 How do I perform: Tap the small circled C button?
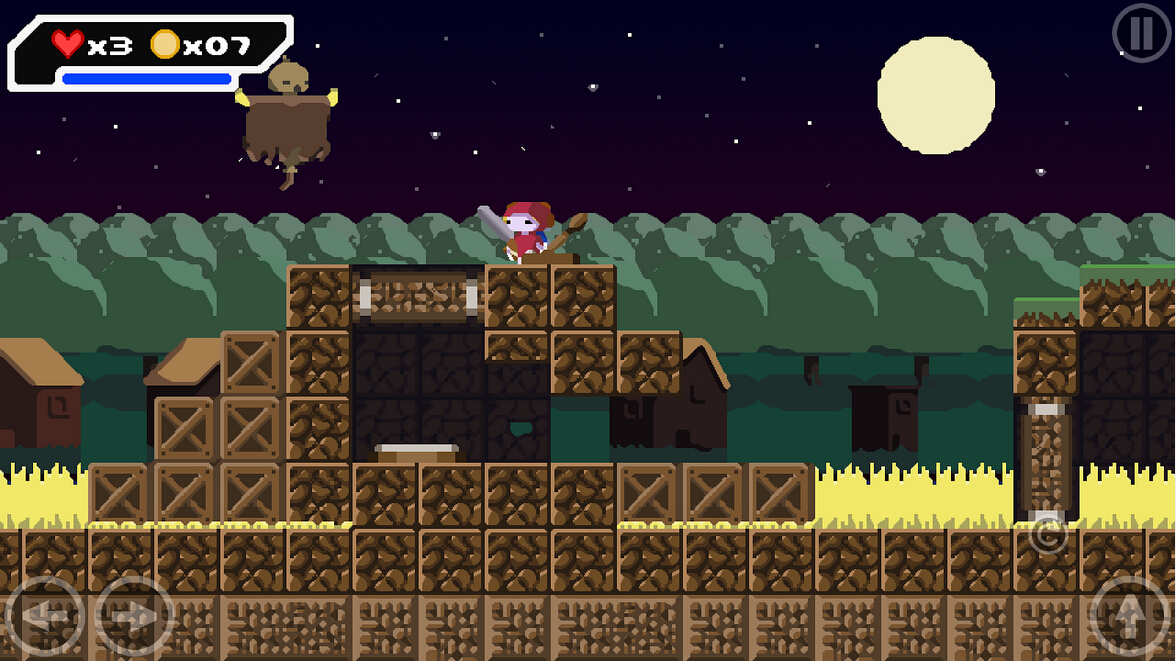click(1047, 535)
